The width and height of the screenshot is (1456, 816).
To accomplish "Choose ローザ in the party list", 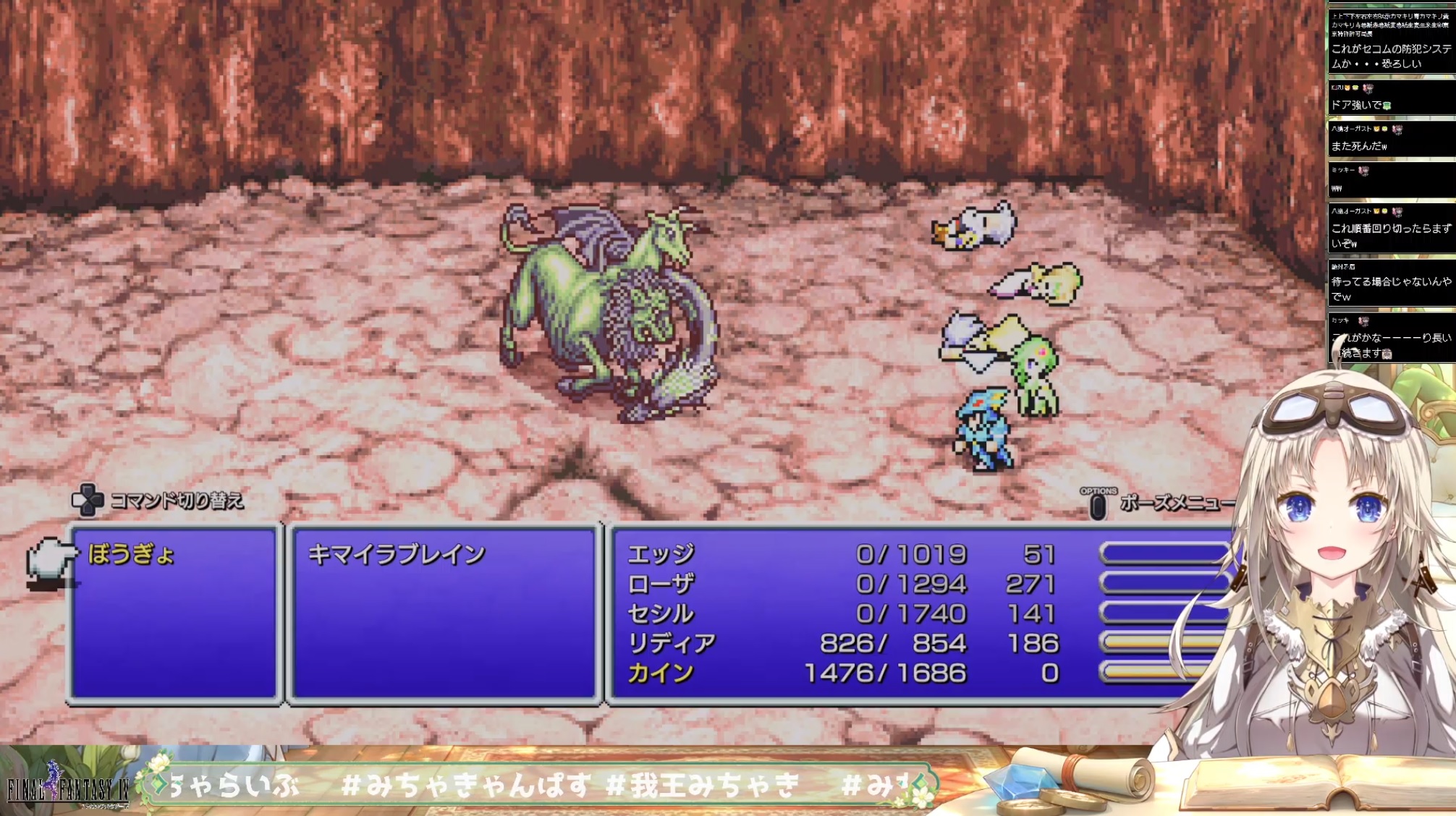I will tap(661, 585).
